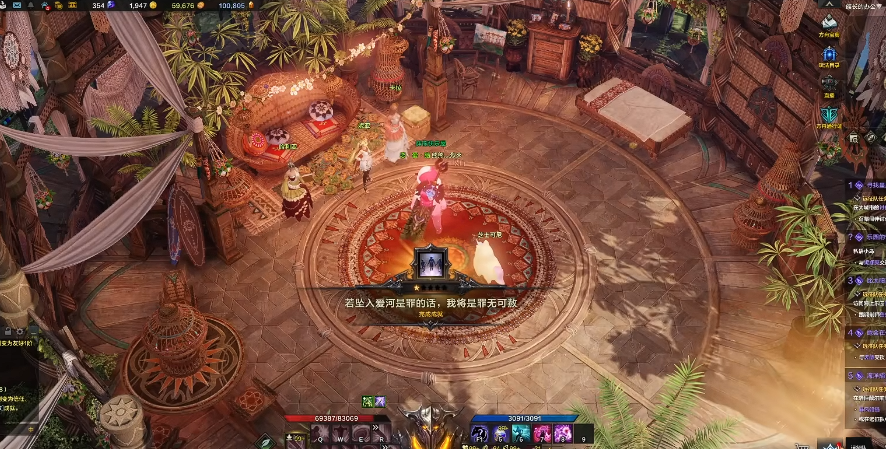The height and width of the screenshot is (449, 886).
Task: Open the mail envelope icon in the top bar
Action: [x=31, y=6]
